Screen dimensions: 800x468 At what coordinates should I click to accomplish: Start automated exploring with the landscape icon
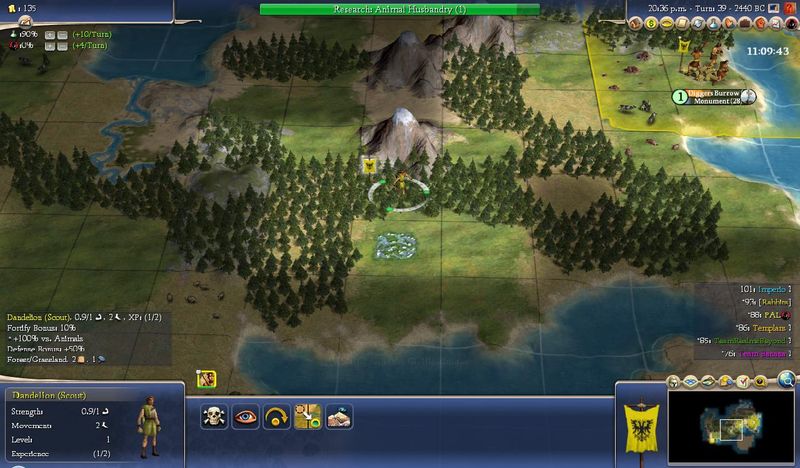(x=340, y=417)
